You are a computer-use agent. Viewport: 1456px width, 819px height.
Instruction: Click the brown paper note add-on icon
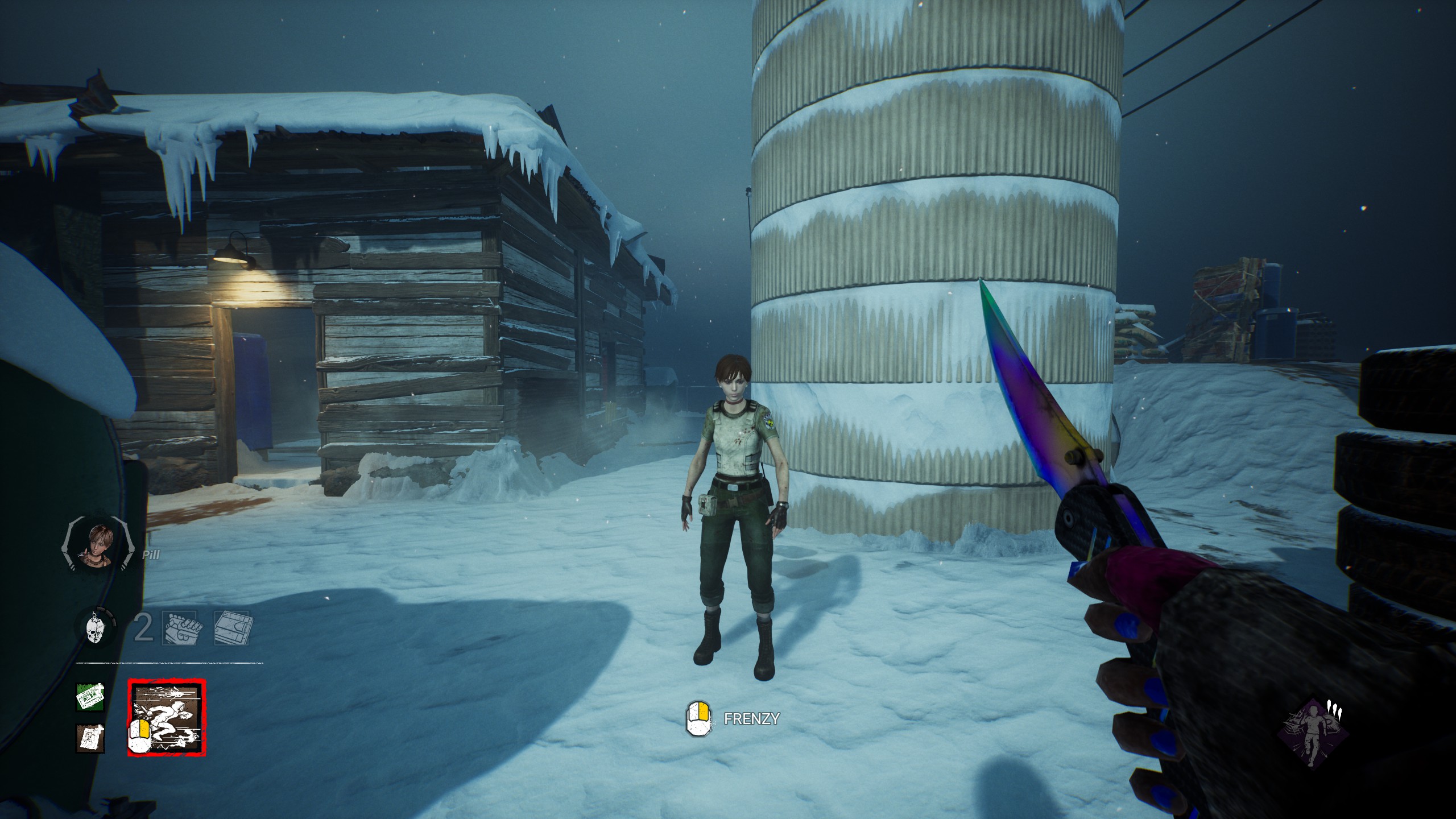point(90,738)
